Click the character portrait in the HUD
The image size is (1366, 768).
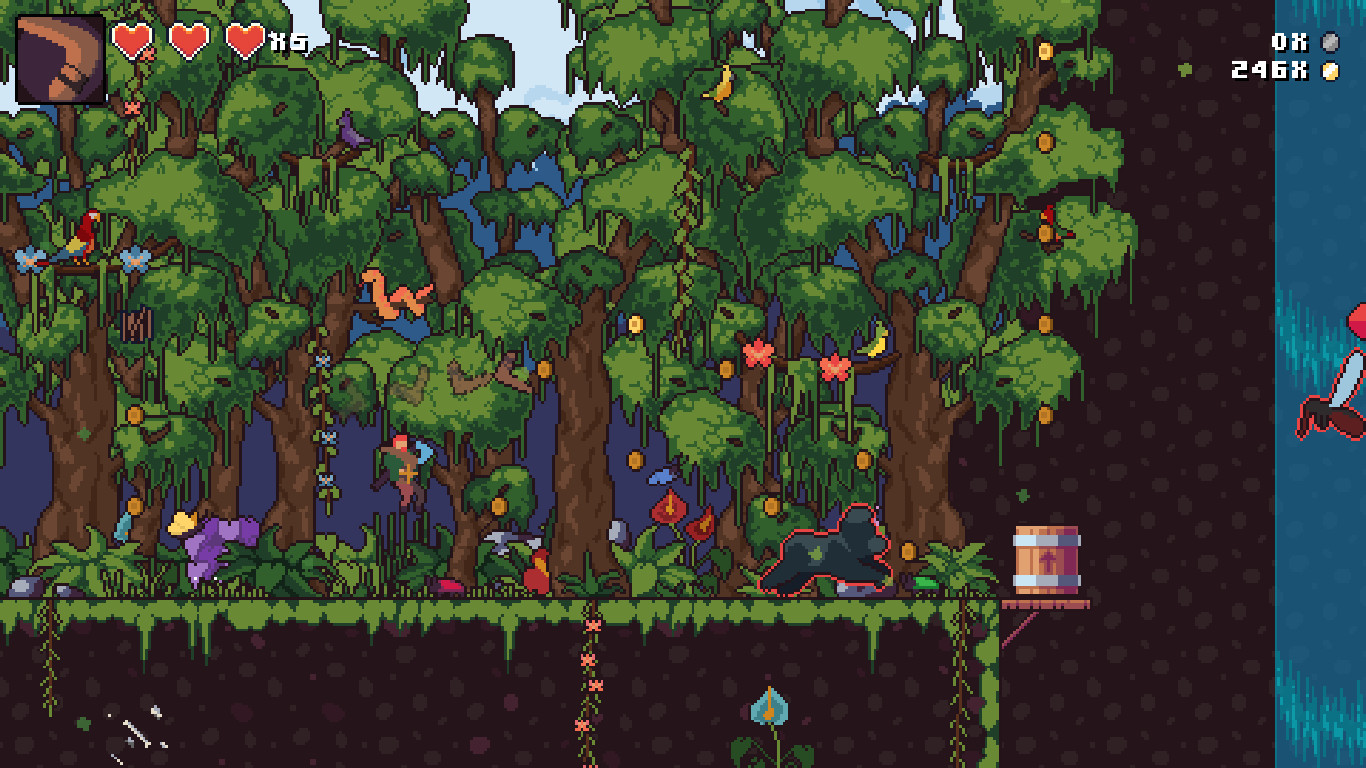tap(55, 55)
